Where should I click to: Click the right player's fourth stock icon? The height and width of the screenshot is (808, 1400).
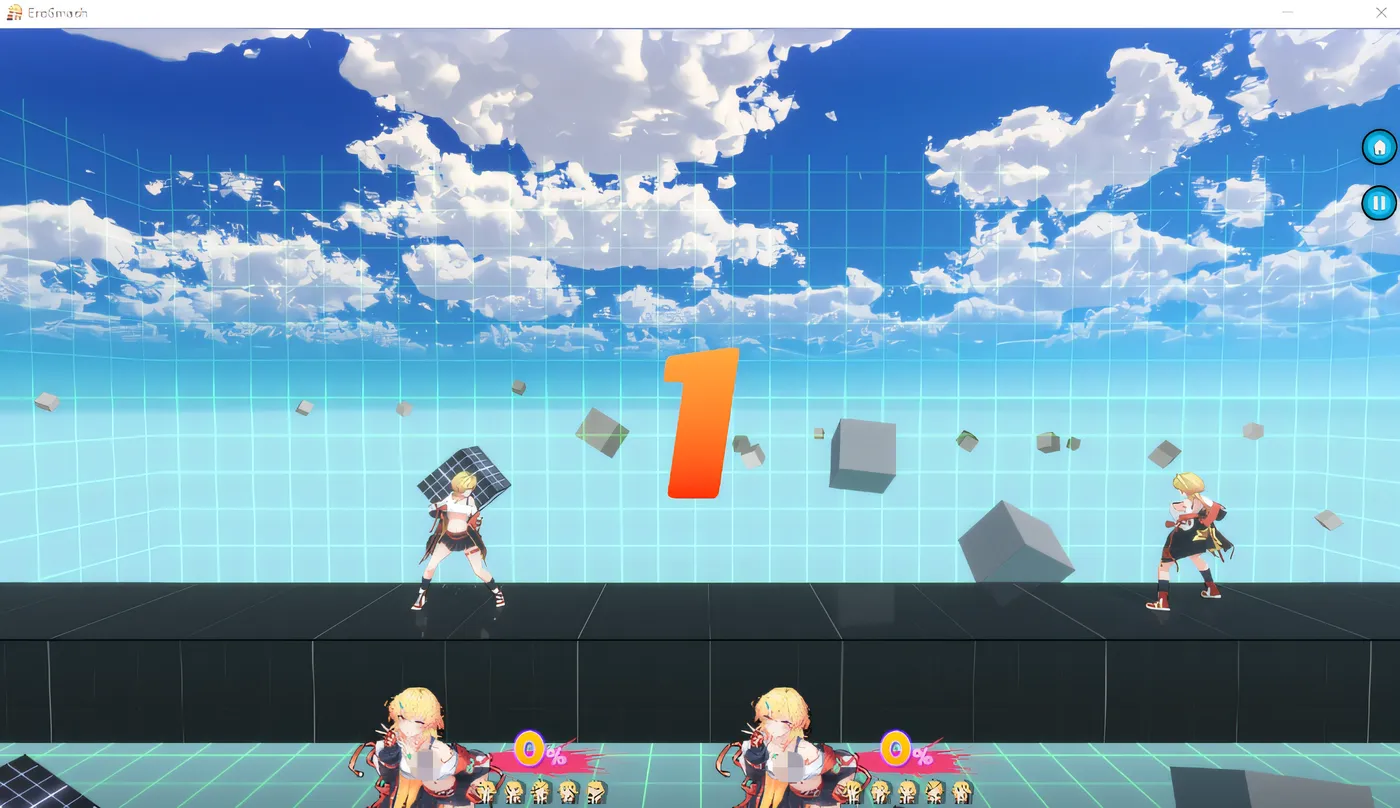[934, 790]
